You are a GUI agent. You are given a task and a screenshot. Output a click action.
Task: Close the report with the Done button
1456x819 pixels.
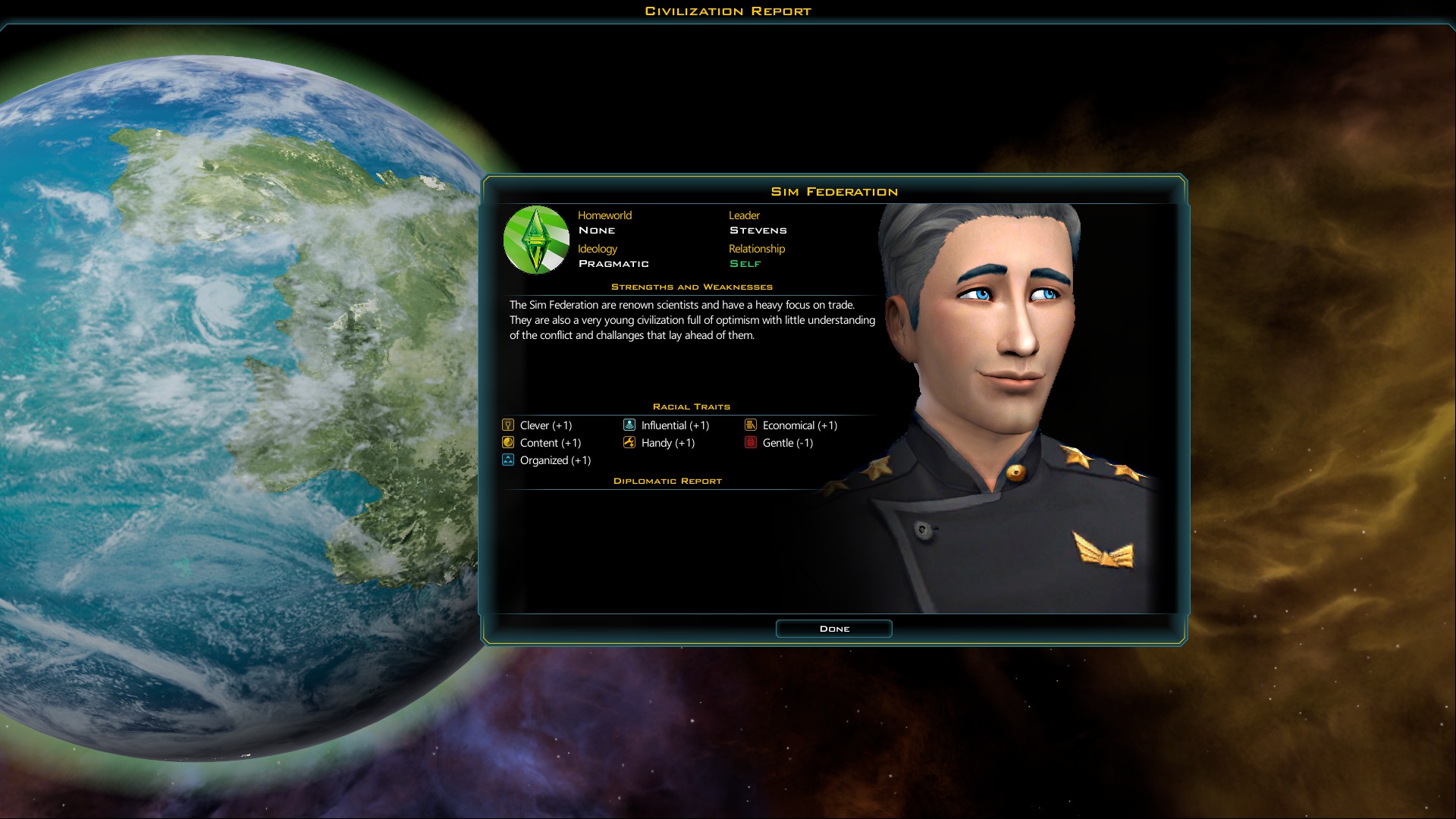click(x=833, y=629)
